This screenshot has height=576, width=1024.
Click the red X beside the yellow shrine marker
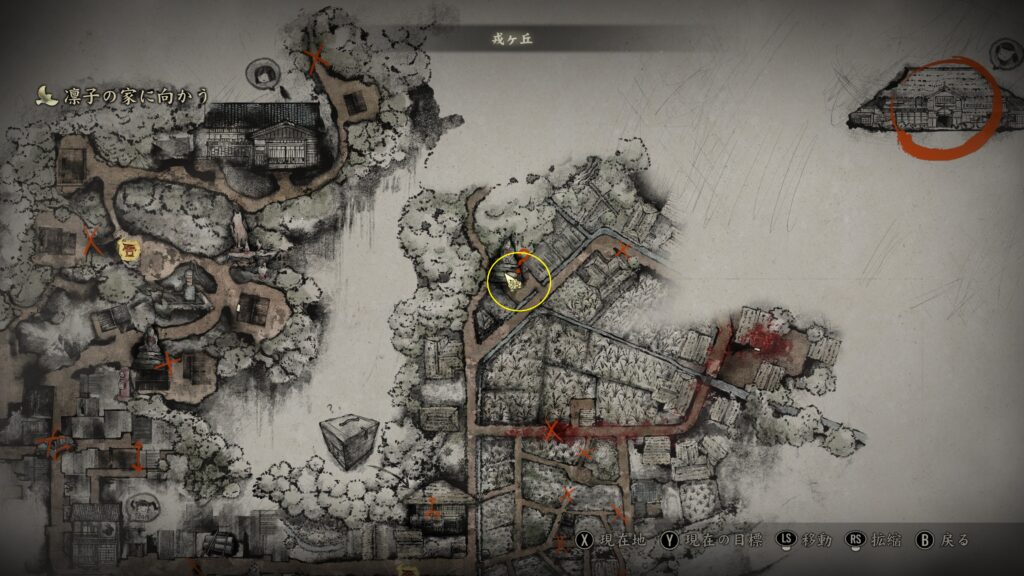click(x=93, y=240)
